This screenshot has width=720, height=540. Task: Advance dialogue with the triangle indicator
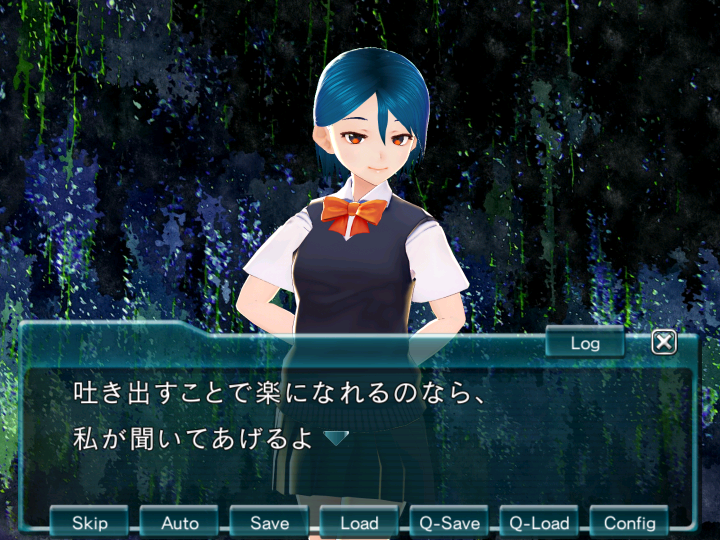pyautogui.click(x=336, y=438)
